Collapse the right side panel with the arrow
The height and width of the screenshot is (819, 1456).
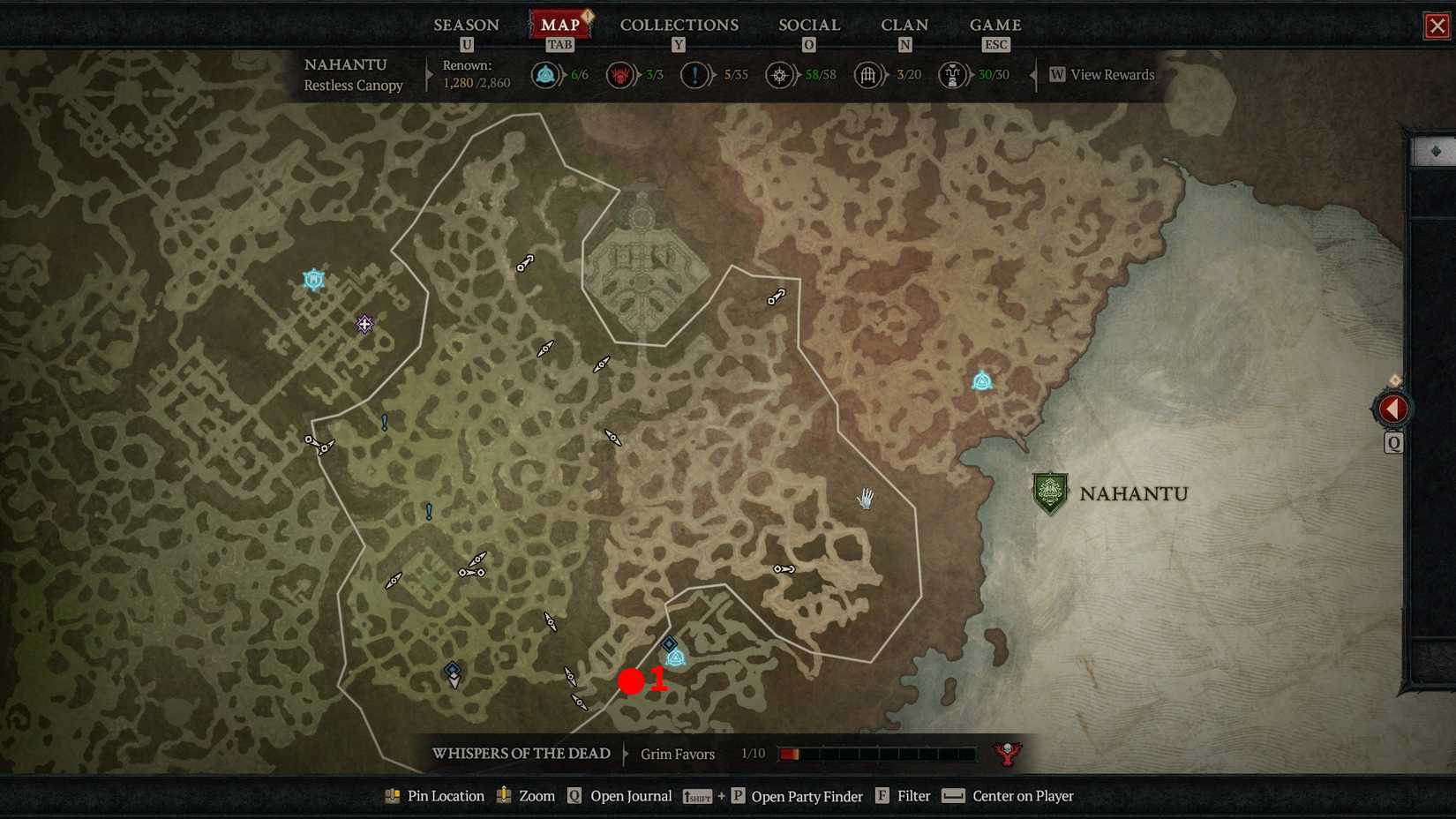point(1392,408)
